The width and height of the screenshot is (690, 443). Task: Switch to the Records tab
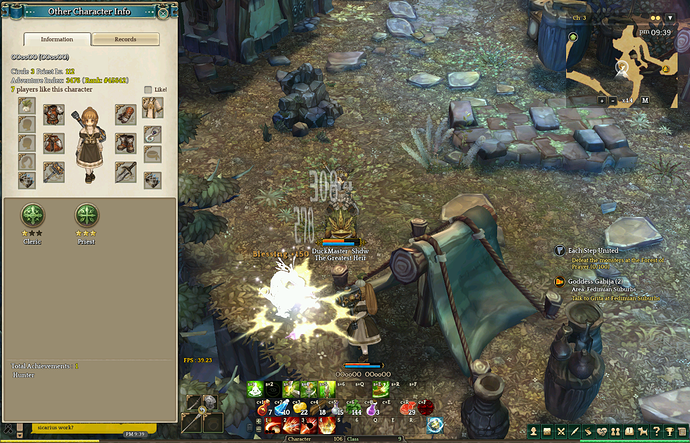pyautogui.click(x=125, y=39)
